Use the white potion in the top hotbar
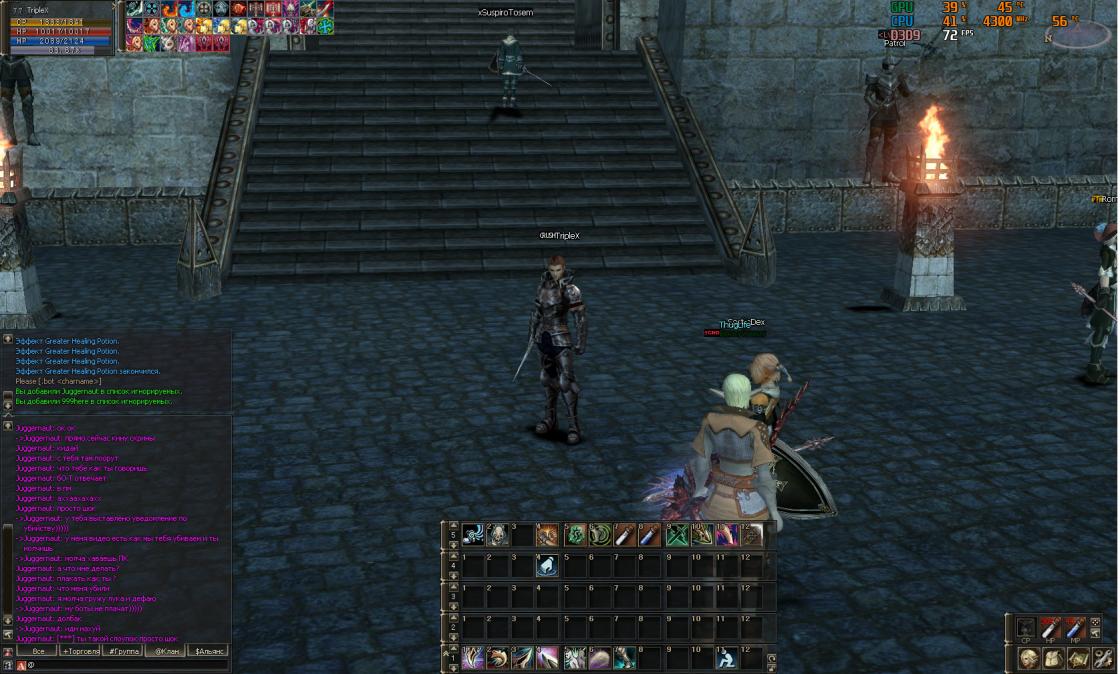This screenshot has height=674, width=1120. click(625, 535)
